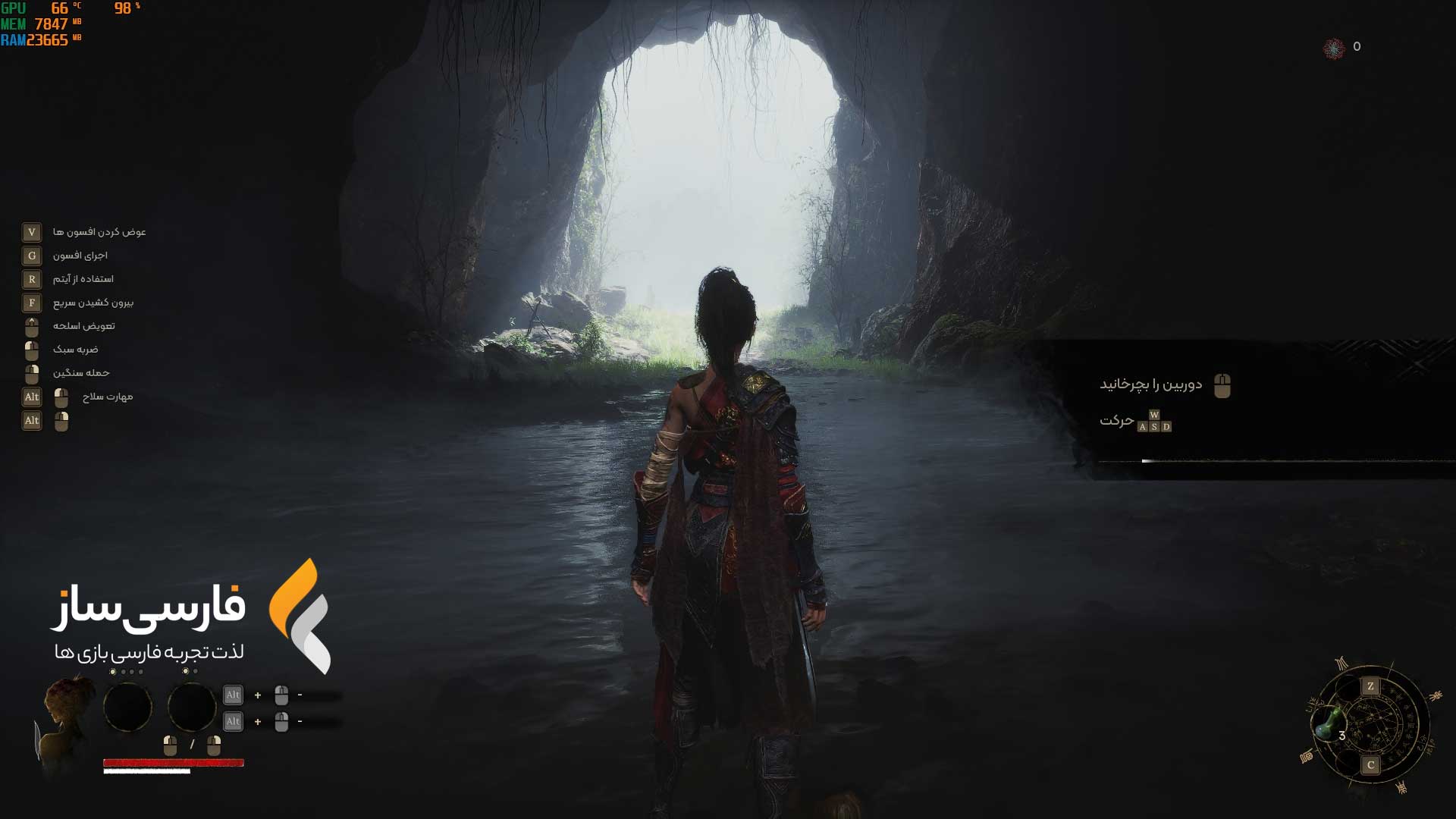The height and width of the screenshot is (819, 1456).
Task: Click the Farsi-saz orange logo watermark
Action: click(x=300, y=615)
